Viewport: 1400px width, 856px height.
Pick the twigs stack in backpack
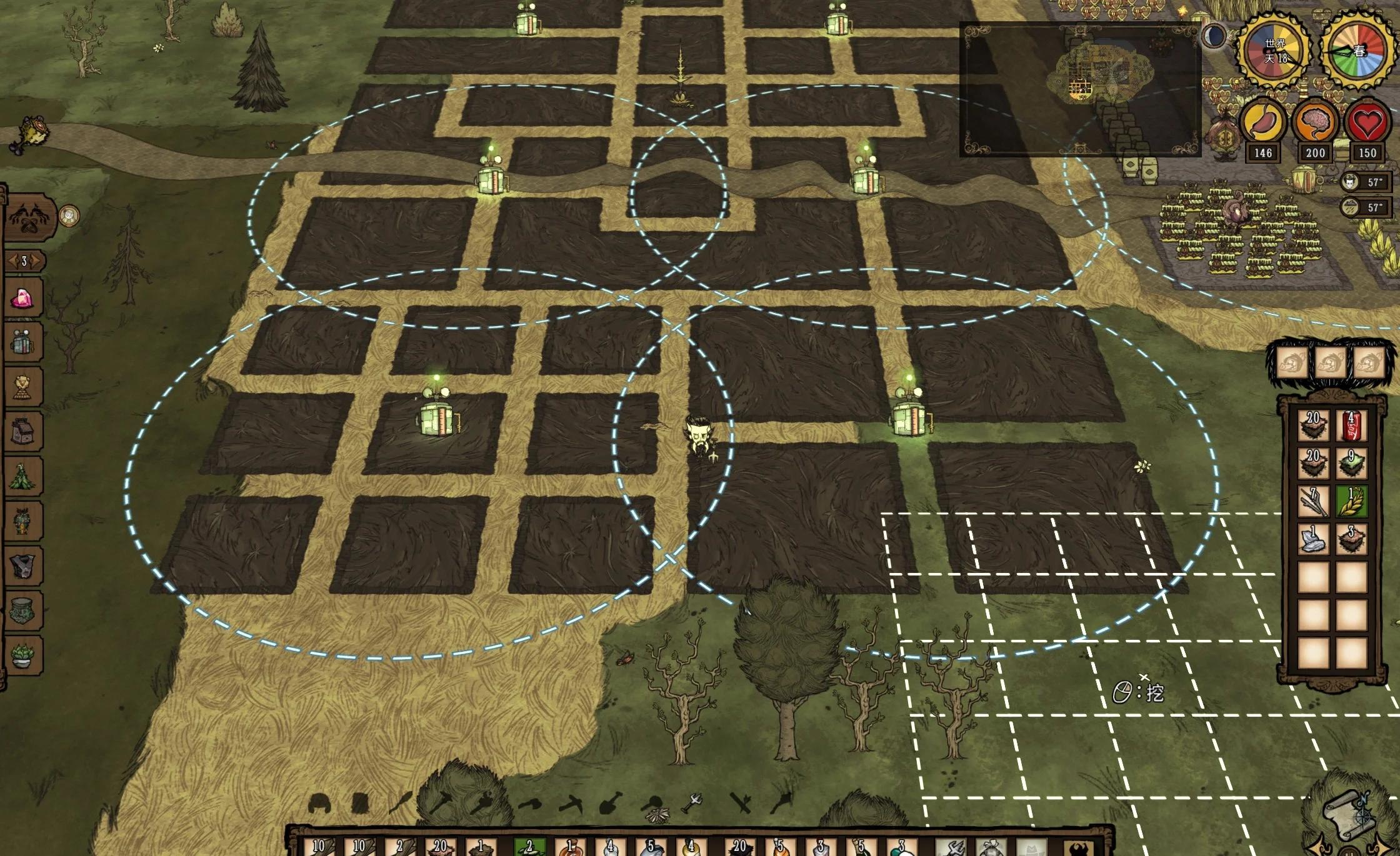[1313, 501]
